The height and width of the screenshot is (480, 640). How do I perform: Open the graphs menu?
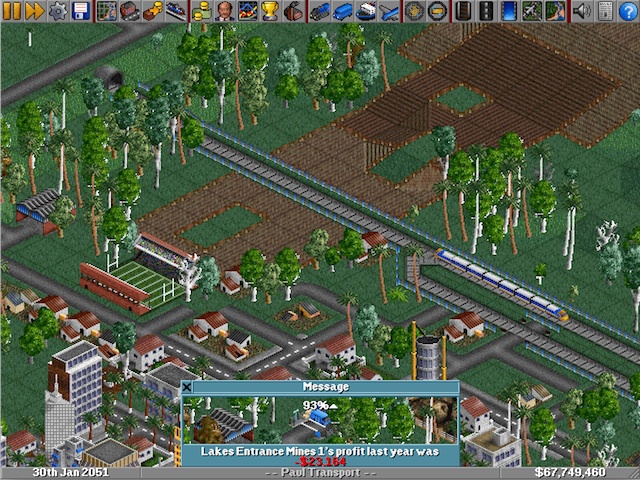coord(246,11)
